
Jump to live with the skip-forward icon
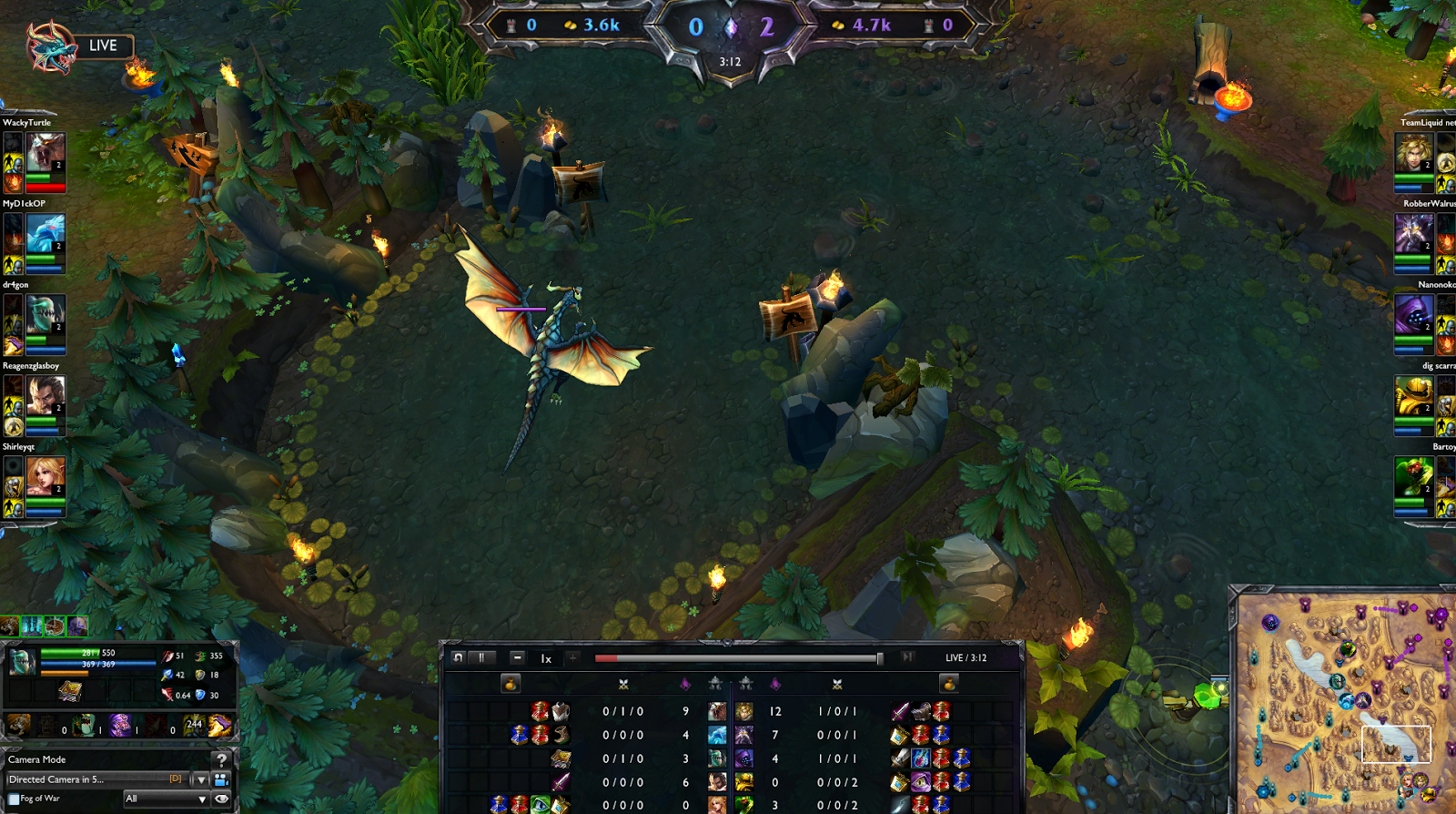(x=907, y=656)
